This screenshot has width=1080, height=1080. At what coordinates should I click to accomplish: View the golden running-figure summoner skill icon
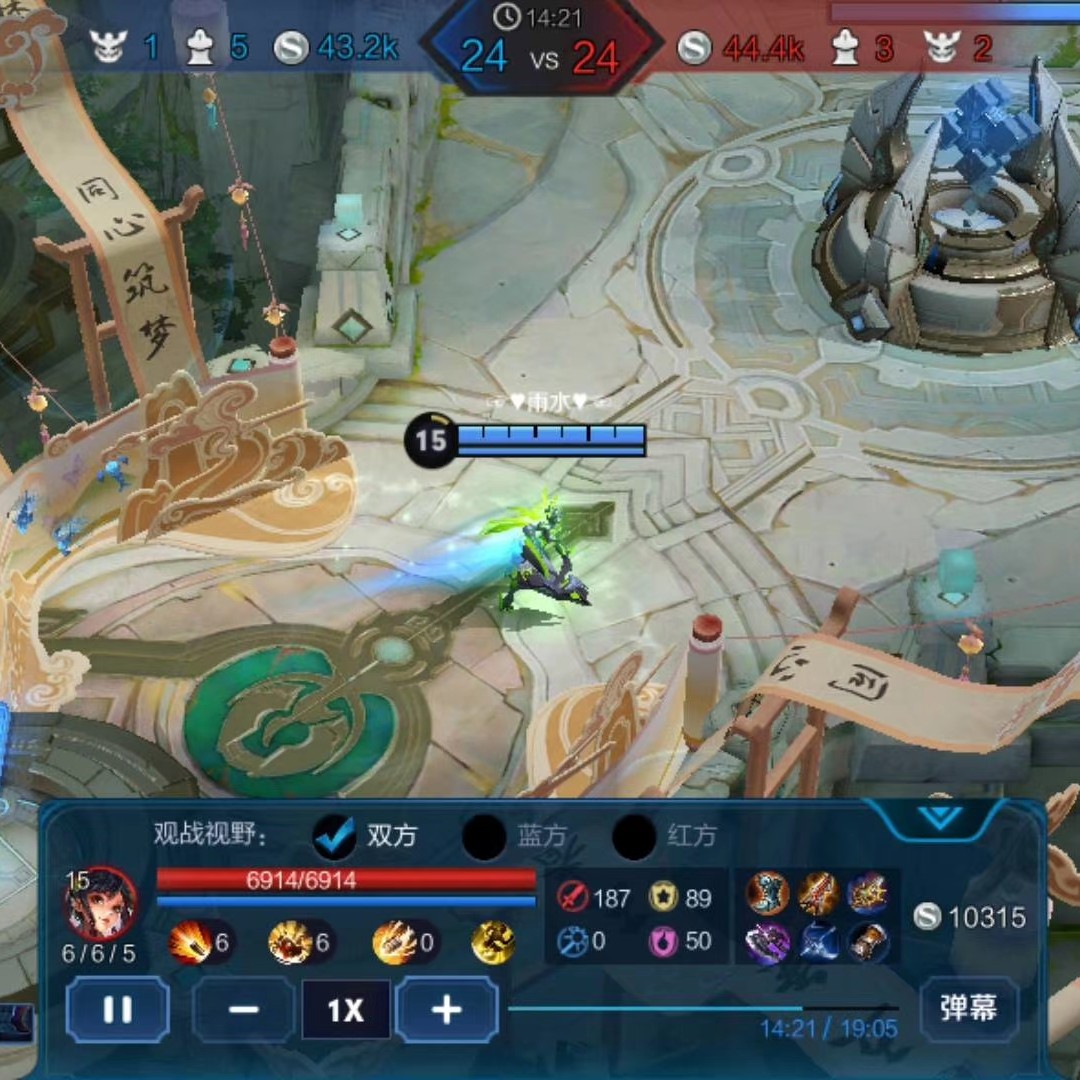493,942
